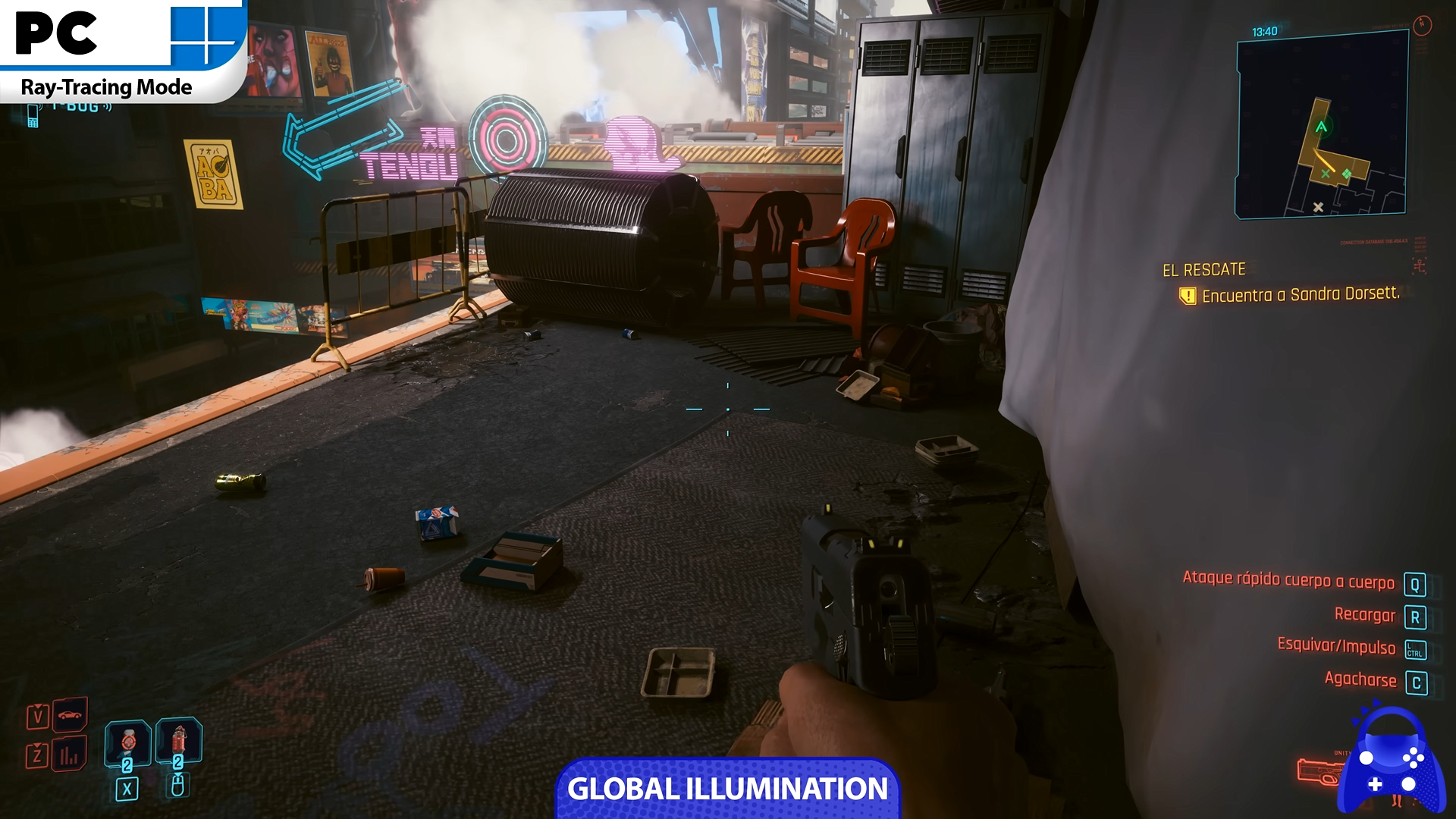Click the blue gamepad channel logo

(1391, 762)
